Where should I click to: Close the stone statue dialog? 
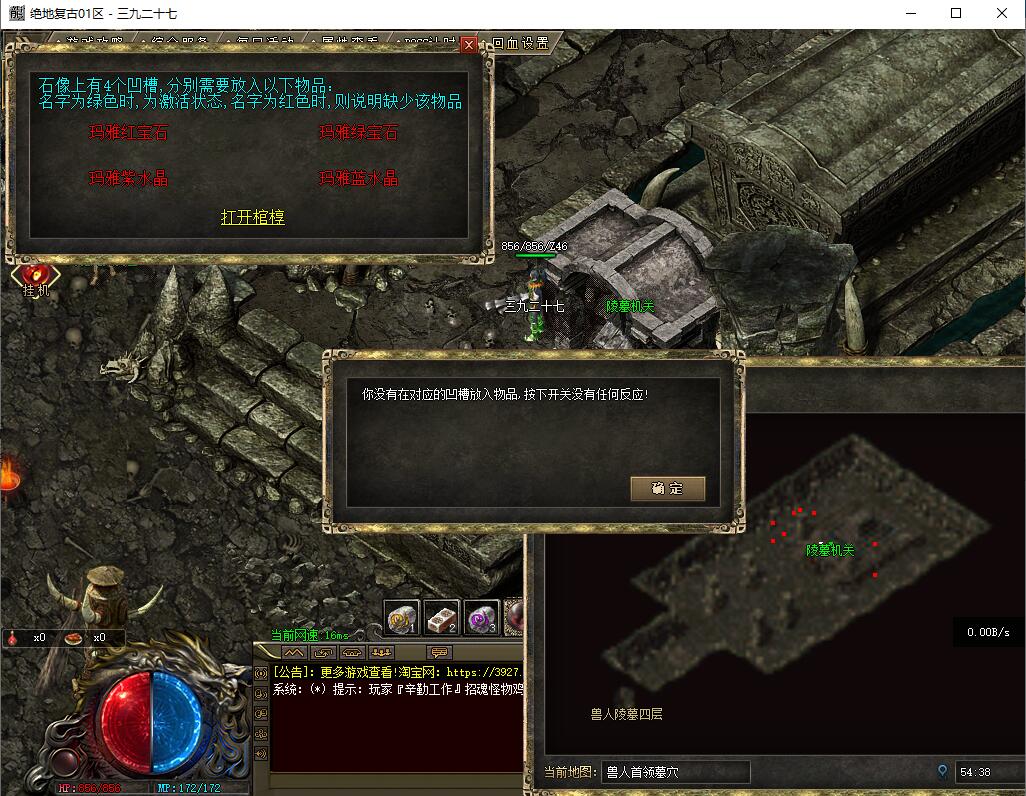(468, 45)
